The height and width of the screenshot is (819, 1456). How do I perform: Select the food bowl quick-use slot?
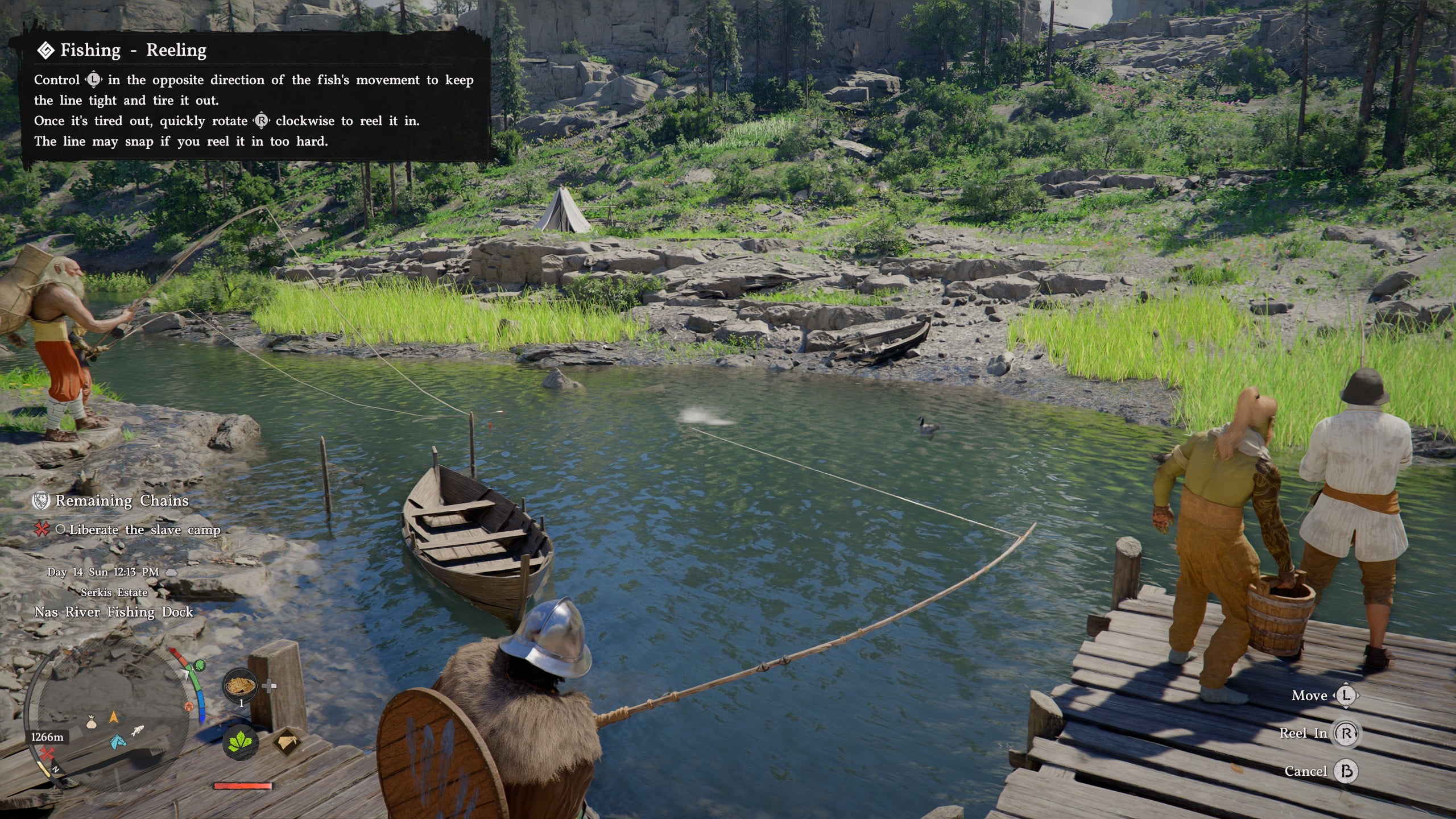[x=240, y=686]
